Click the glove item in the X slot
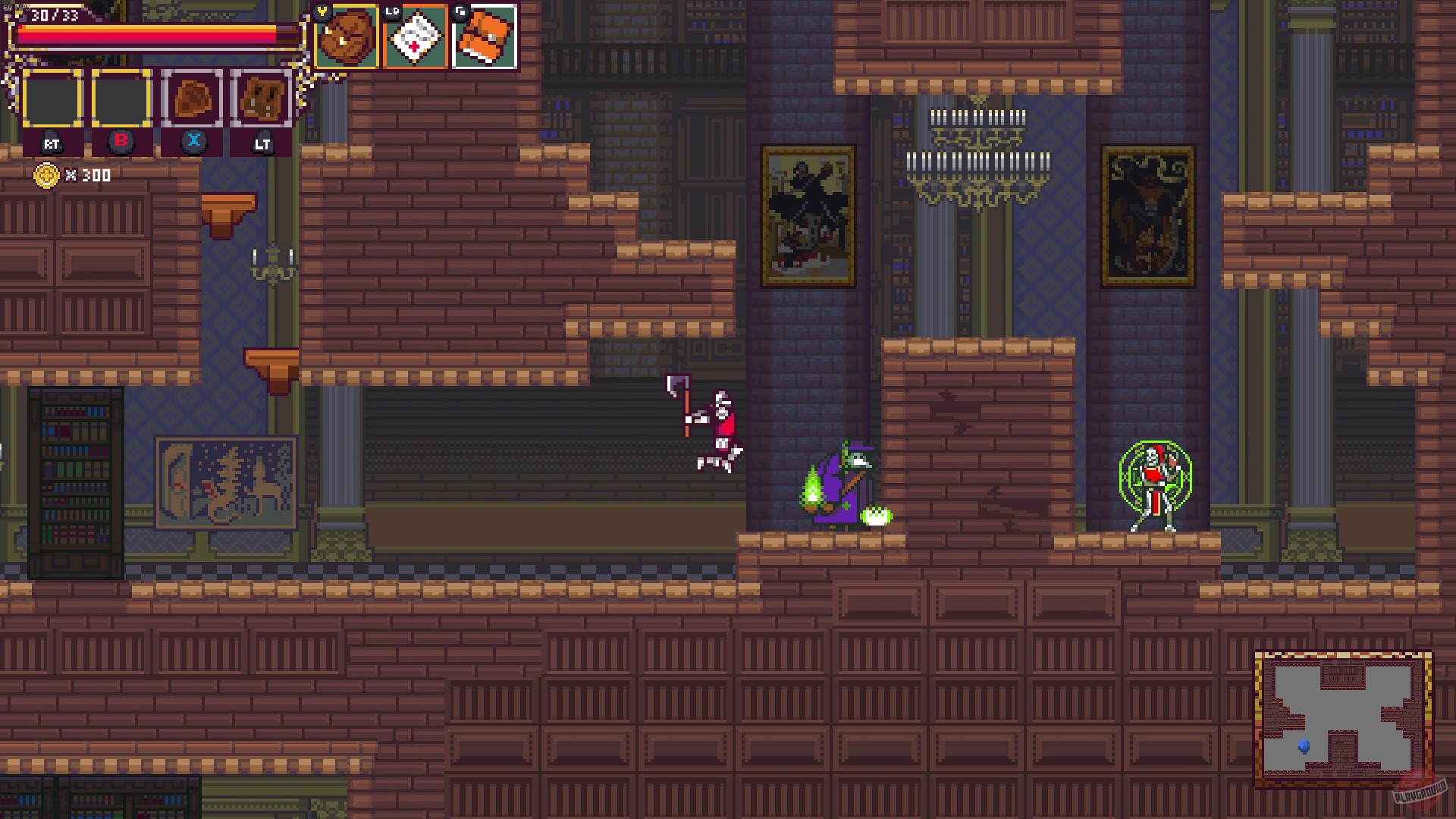Screen dimensions: 1456x819 pos(193,97)
